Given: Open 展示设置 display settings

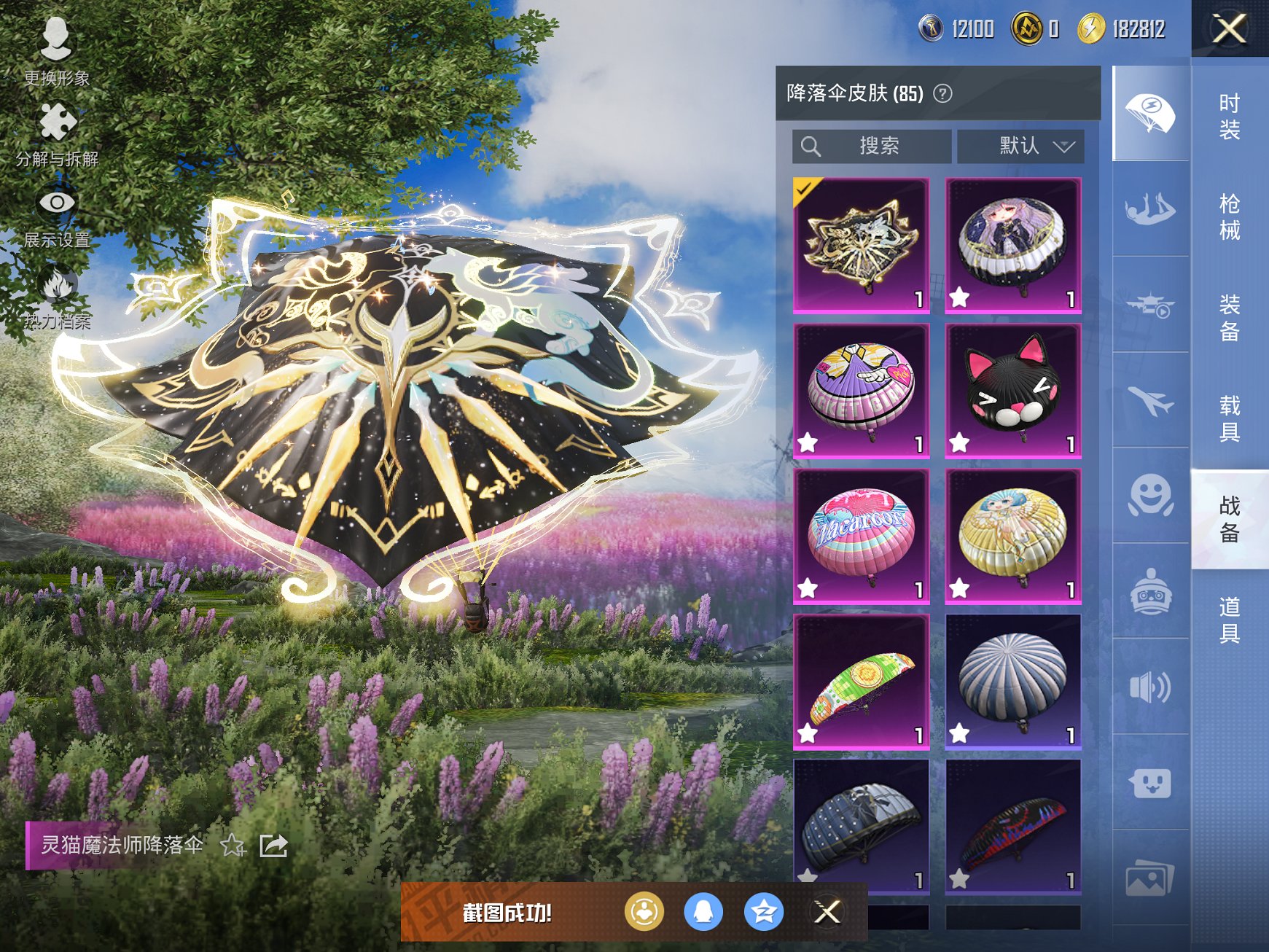Looking at the screenshot, I should (x=57, y=216).
